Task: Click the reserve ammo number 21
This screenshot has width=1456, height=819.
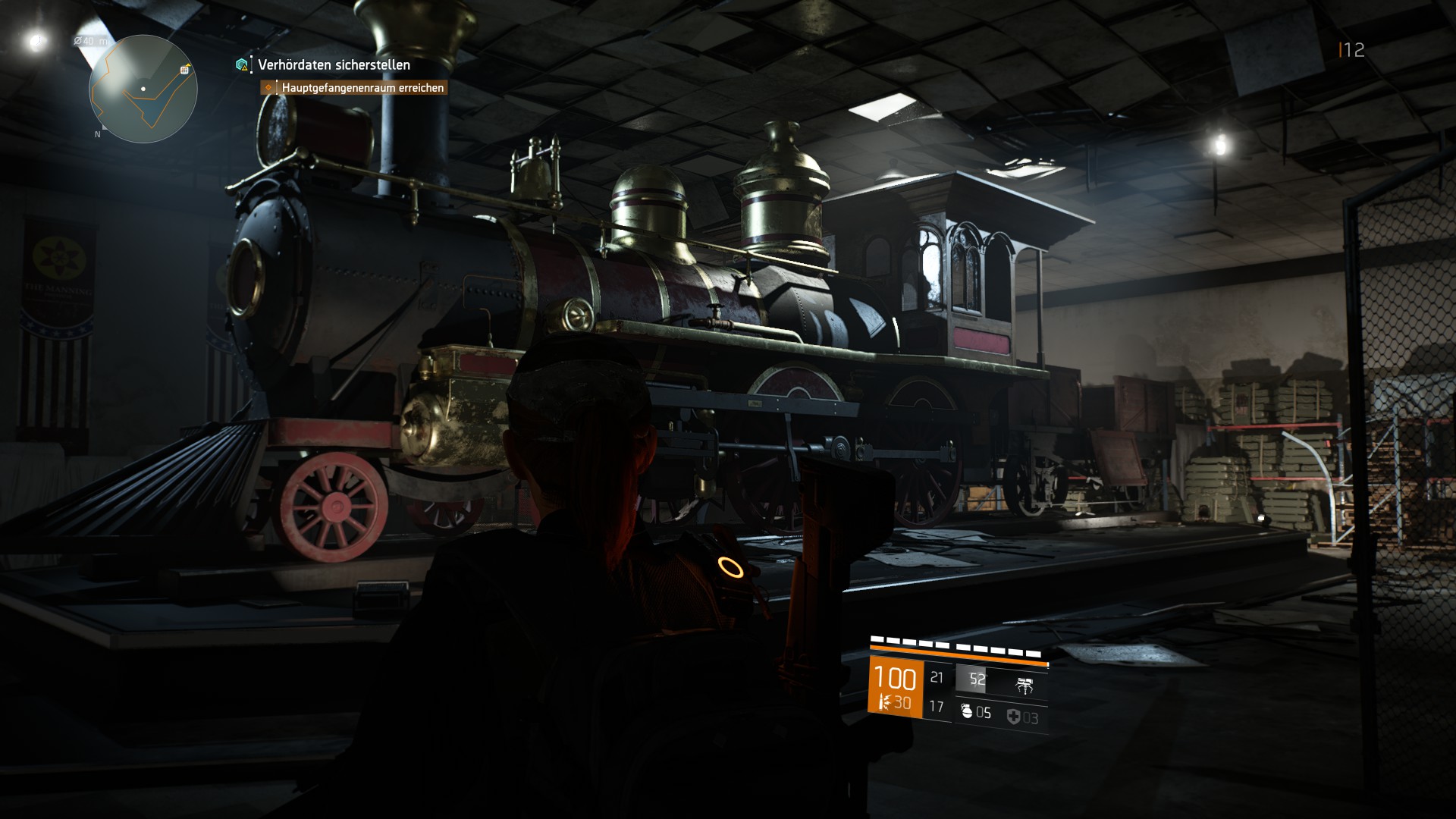Action: click(x=937, y=677)
